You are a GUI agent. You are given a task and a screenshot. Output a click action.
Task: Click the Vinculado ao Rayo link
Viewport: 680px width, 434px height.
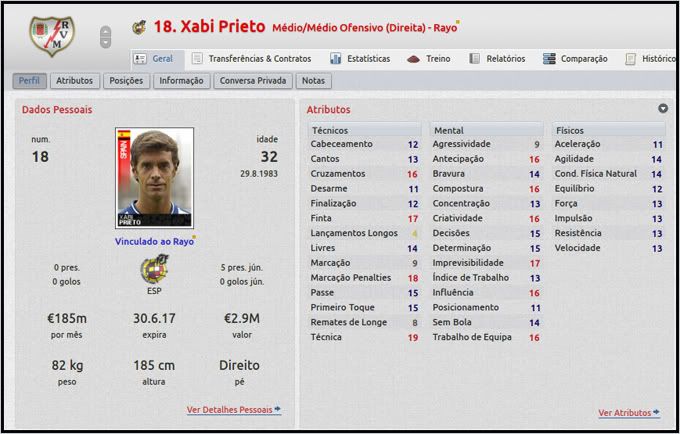[154, 241]
